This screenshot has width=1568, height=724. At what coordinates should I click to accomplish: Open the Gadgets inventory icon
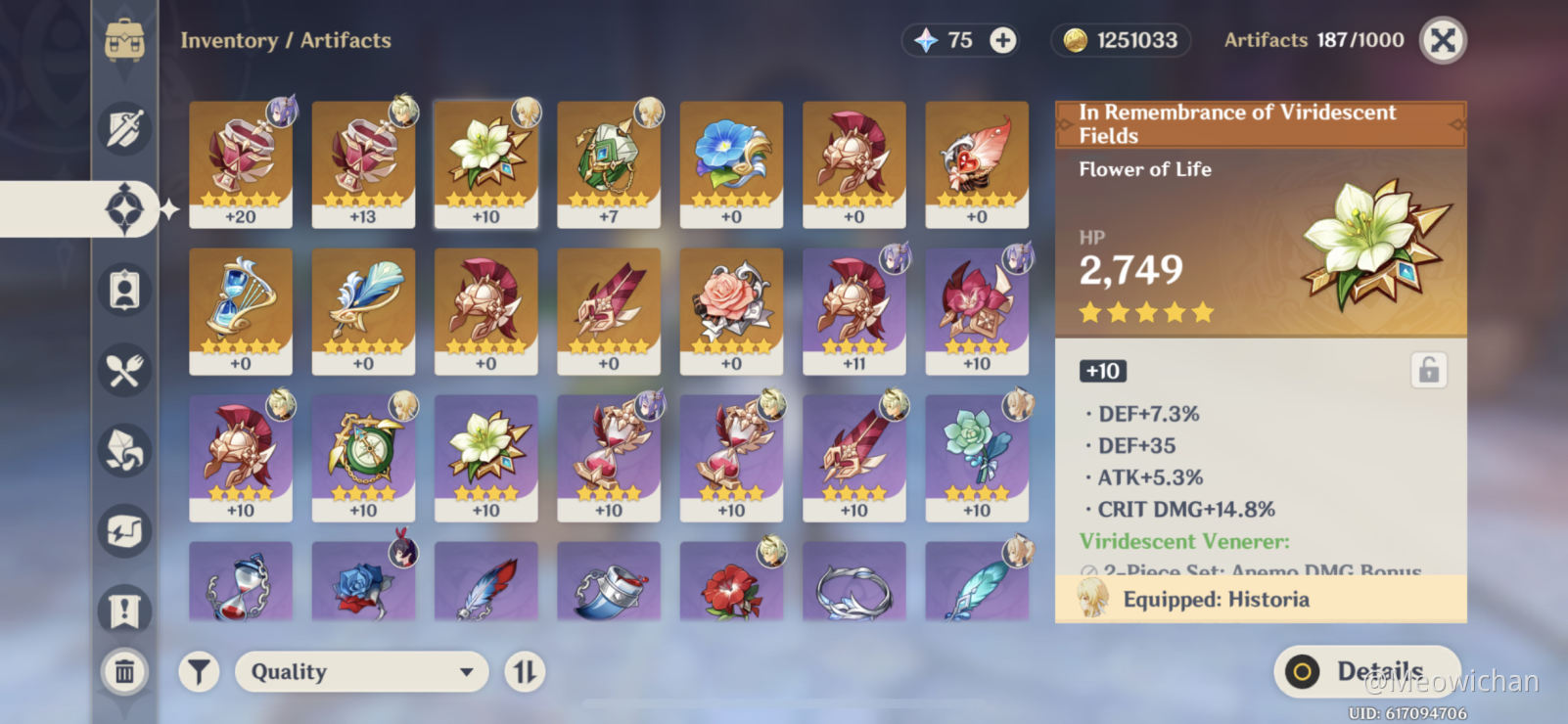(x=124, y=531)
